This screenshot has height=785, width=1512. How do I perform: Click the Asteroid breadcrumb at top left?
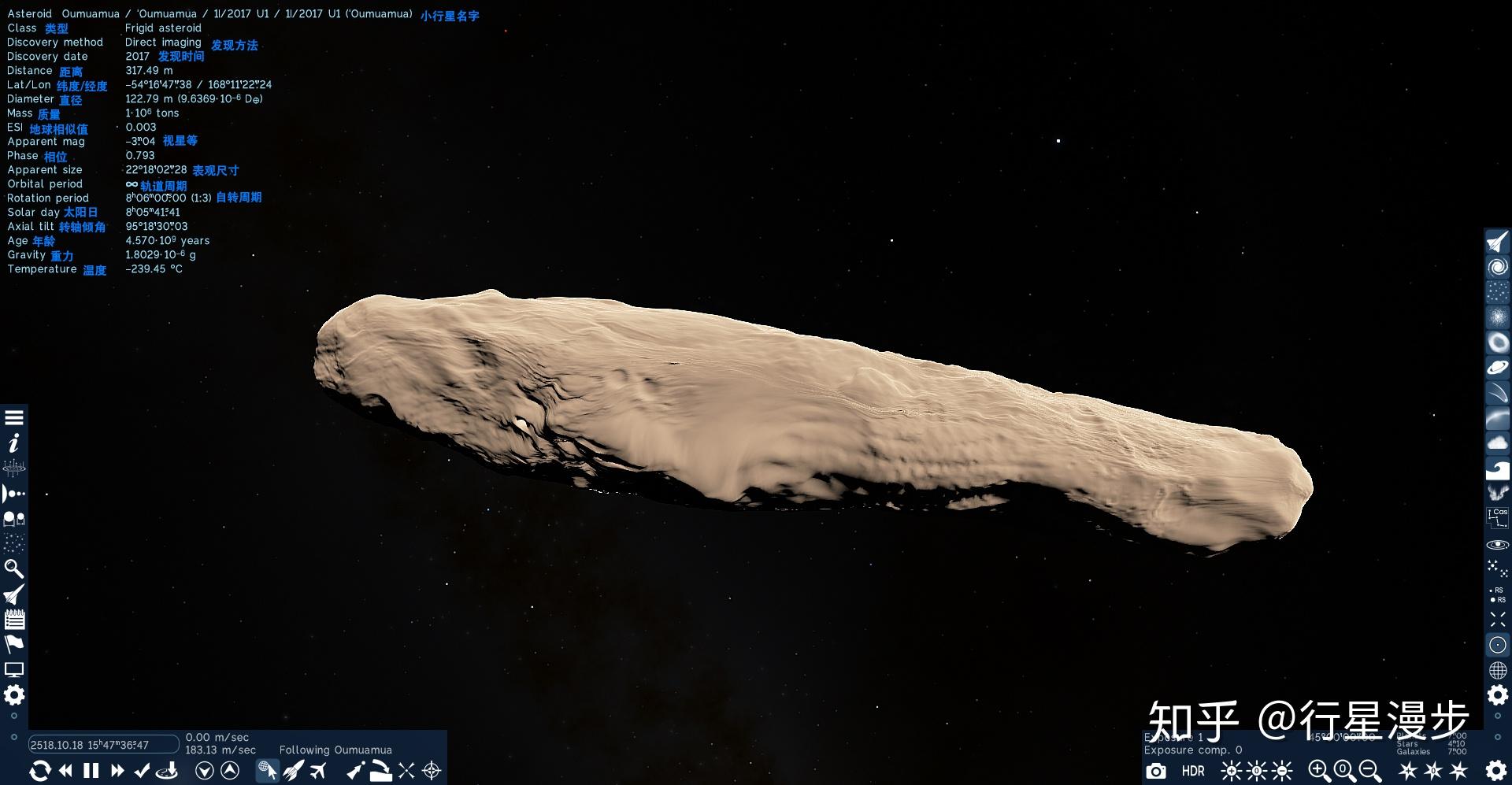[x=29, y=13]
